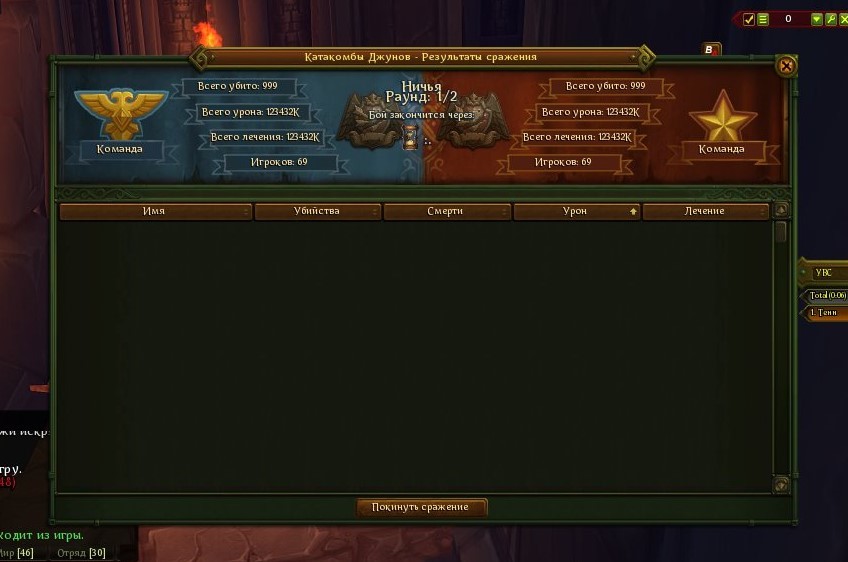Select the Total (0:06) meter row
848x562 pixels.
[828, 296]
